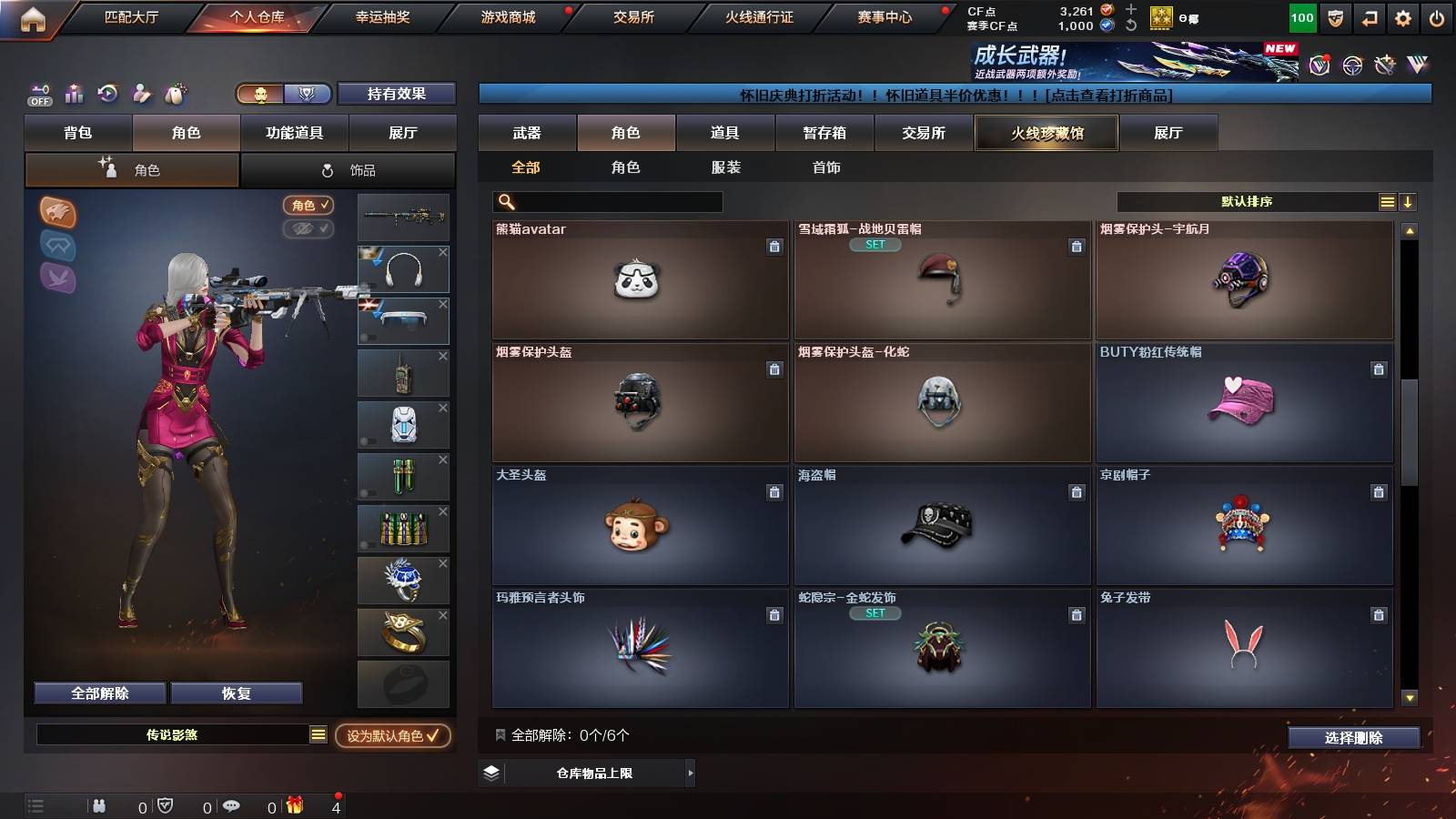Open the settings gear icon at top right
The image size is (1456, 819).
[x=1404, y=16]
